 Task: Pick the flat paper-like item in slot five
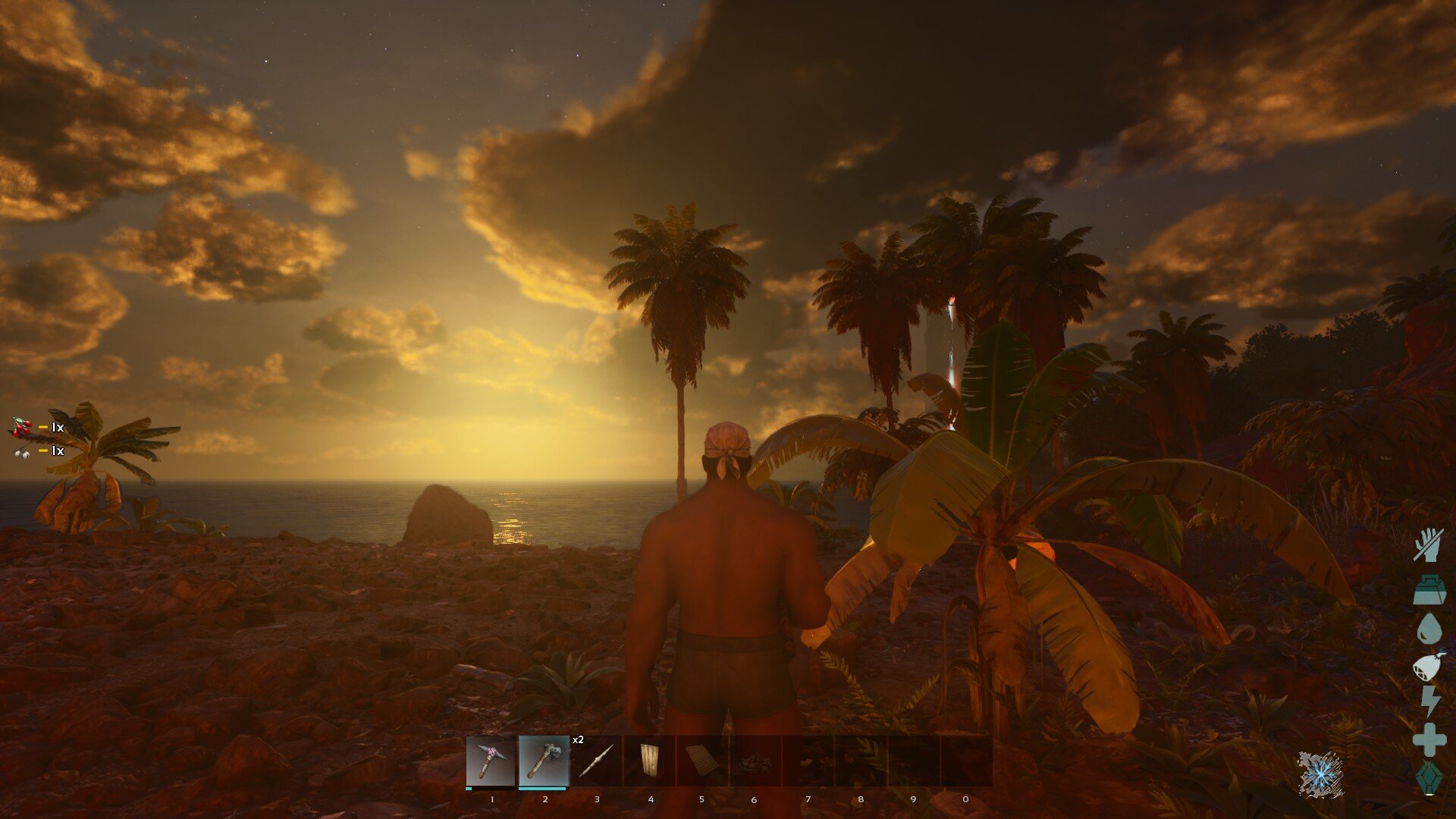(x=701, y=761)
